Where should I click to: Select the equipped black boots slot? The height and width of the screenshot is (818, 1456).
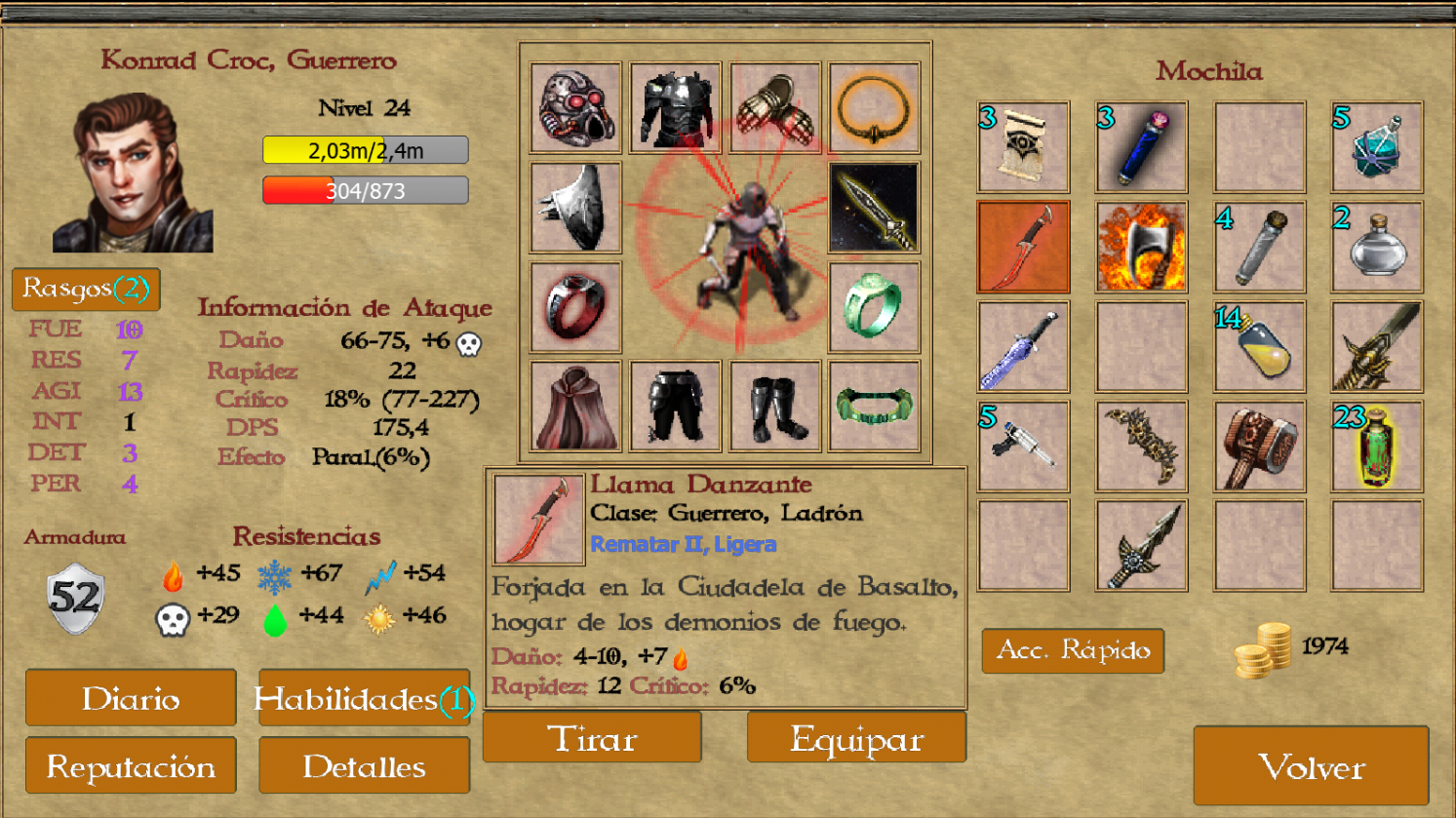(x=774, y=407)
